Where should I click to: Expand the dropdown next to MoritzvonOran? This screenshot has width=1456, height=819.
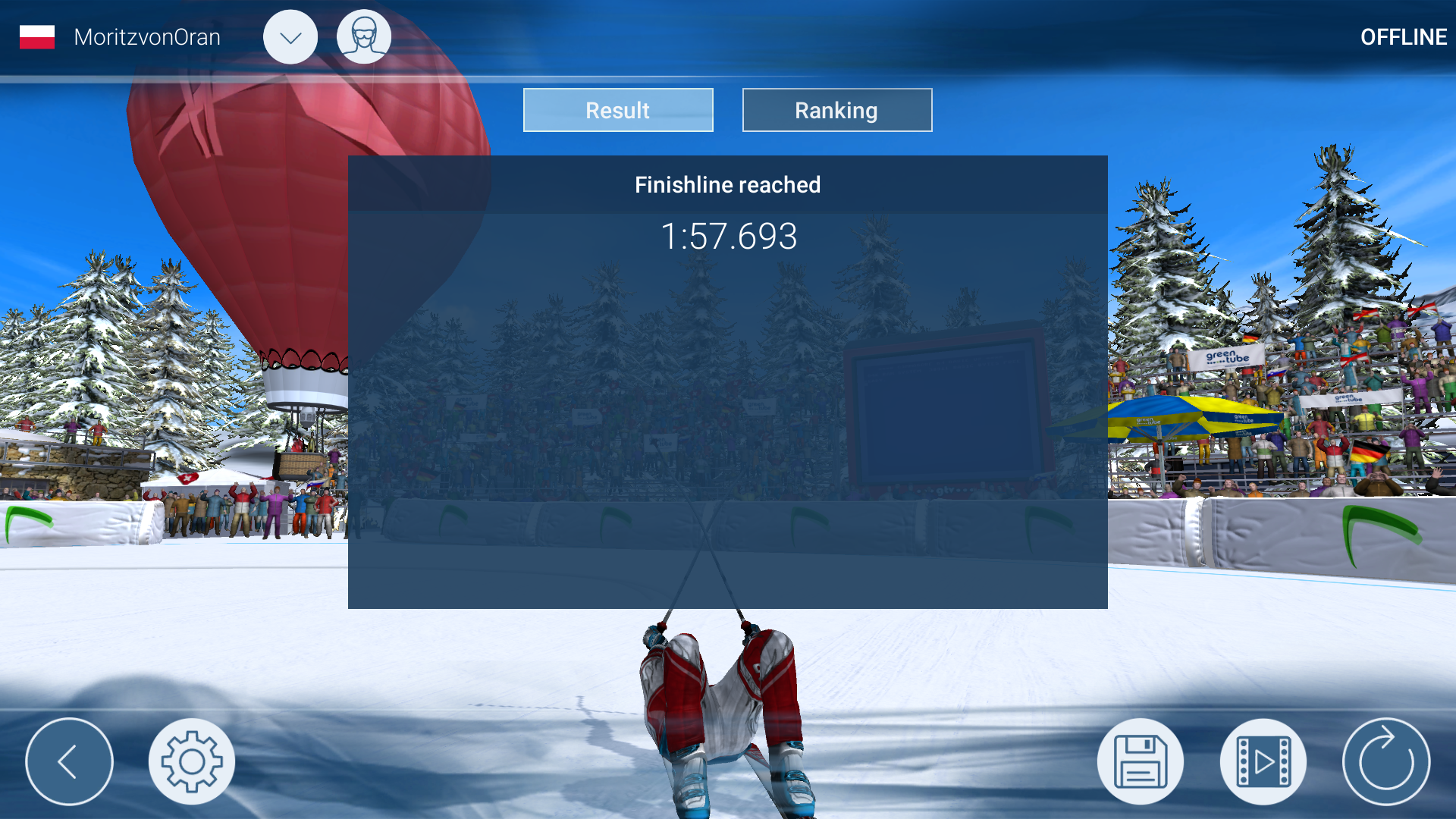pyautogui.click(x=290, y=36)
